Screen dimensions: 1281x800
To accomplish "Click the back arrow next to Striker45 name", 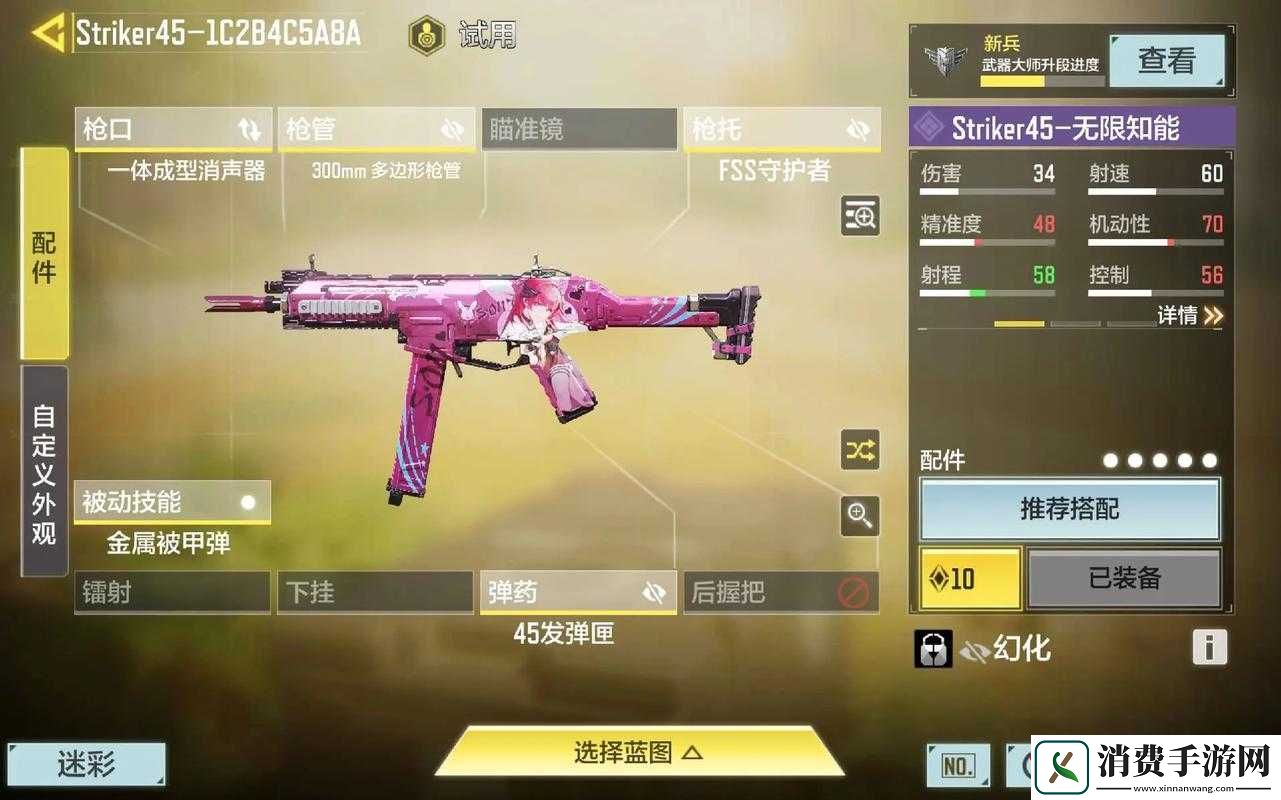I will [49, 31].
